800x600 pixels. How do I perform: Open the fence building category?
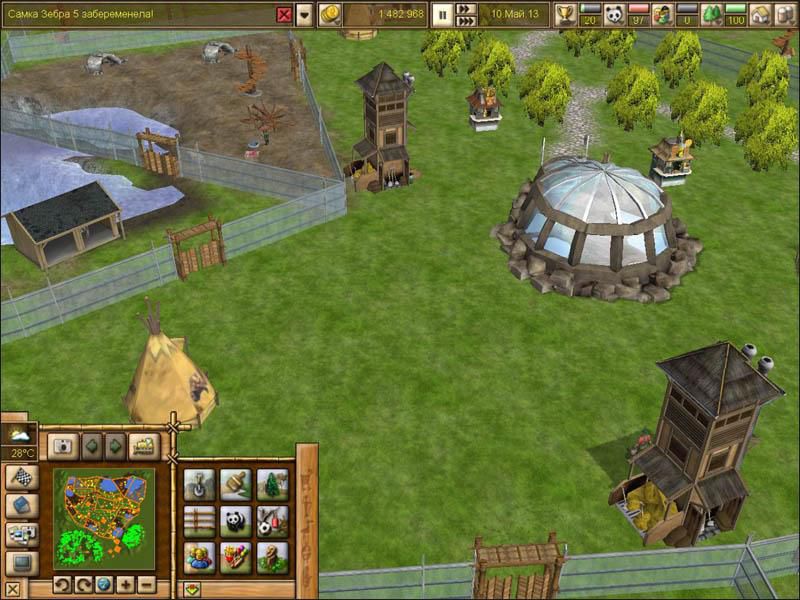[x=199, y=520]
